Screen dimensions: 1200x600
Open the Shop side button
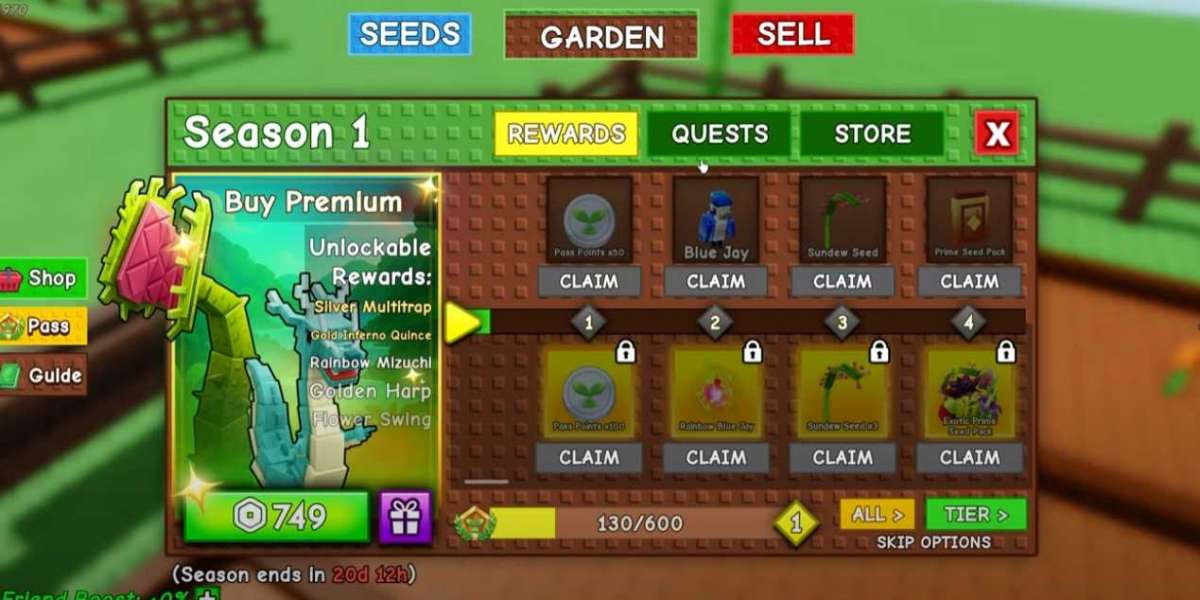[x=43, y=279]
